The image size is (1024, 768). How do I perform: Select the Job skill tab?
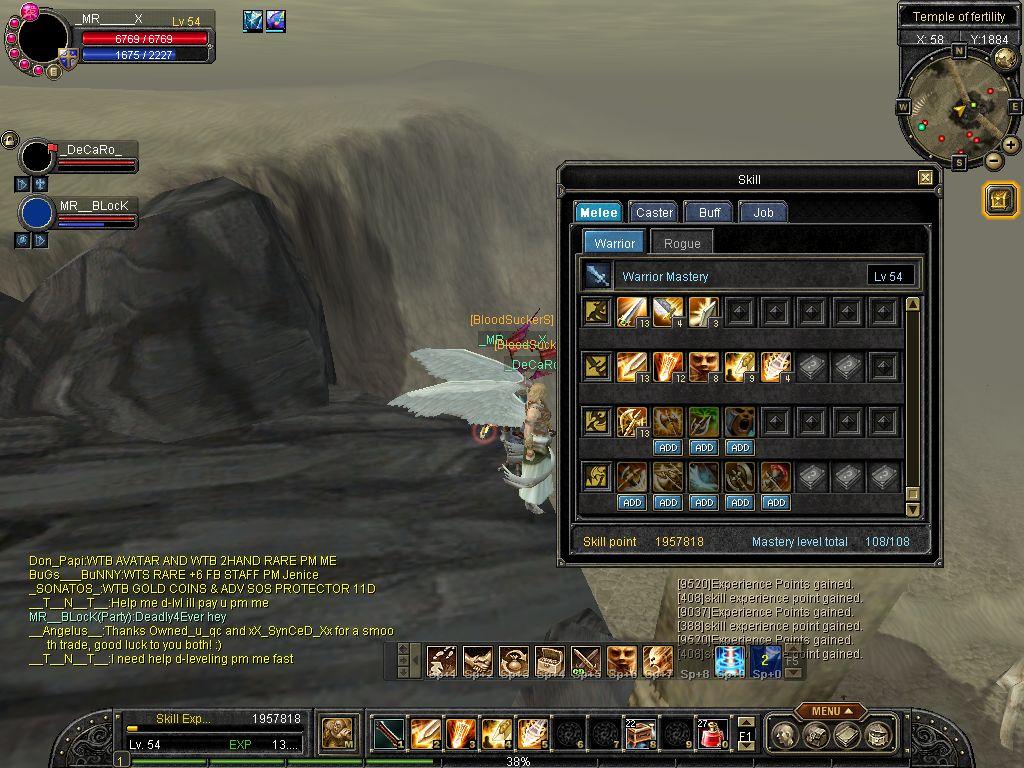tap(763, 212)
